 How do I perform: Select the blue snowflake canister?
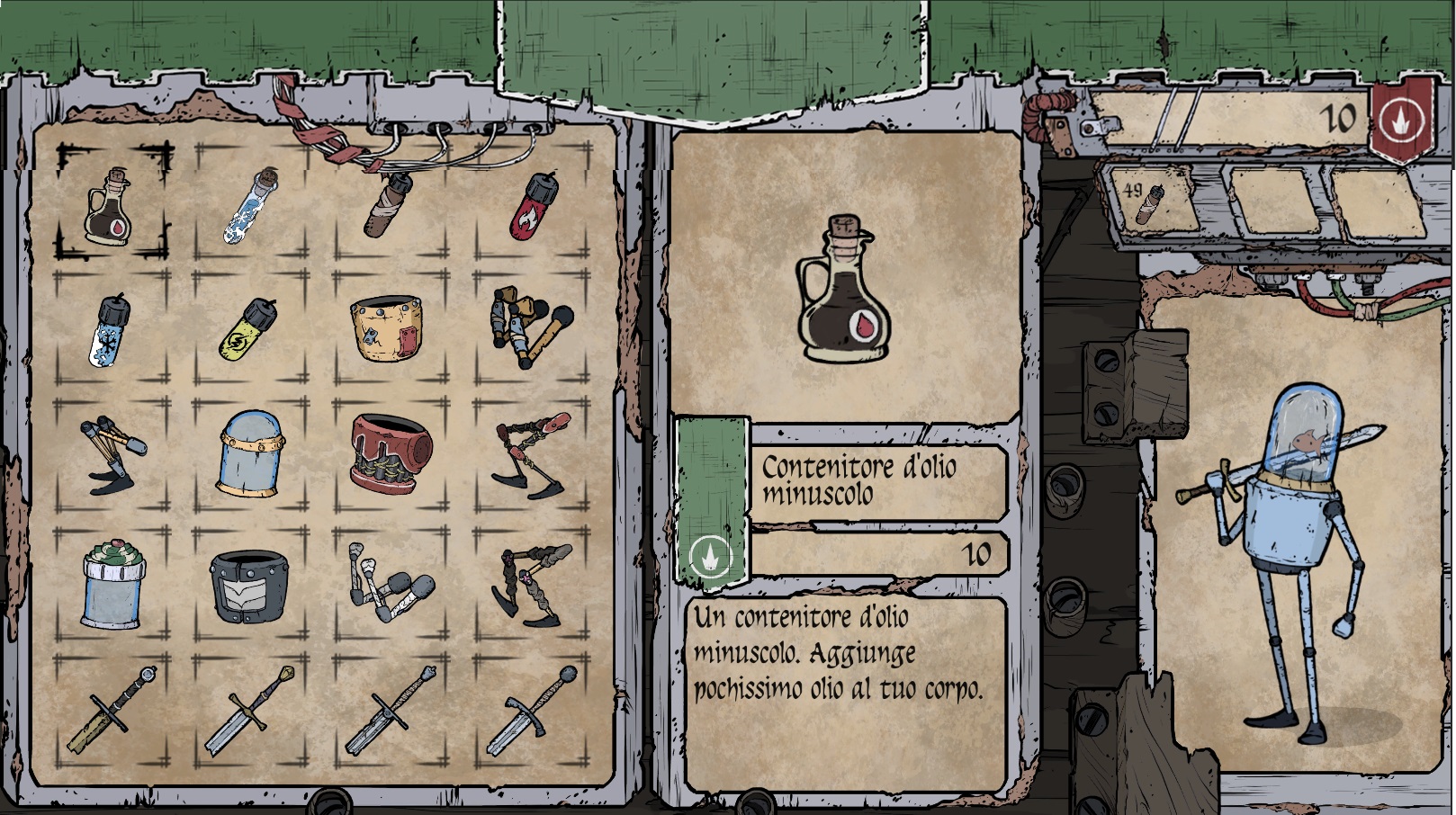pyautogui.click(x=111, y=330)
